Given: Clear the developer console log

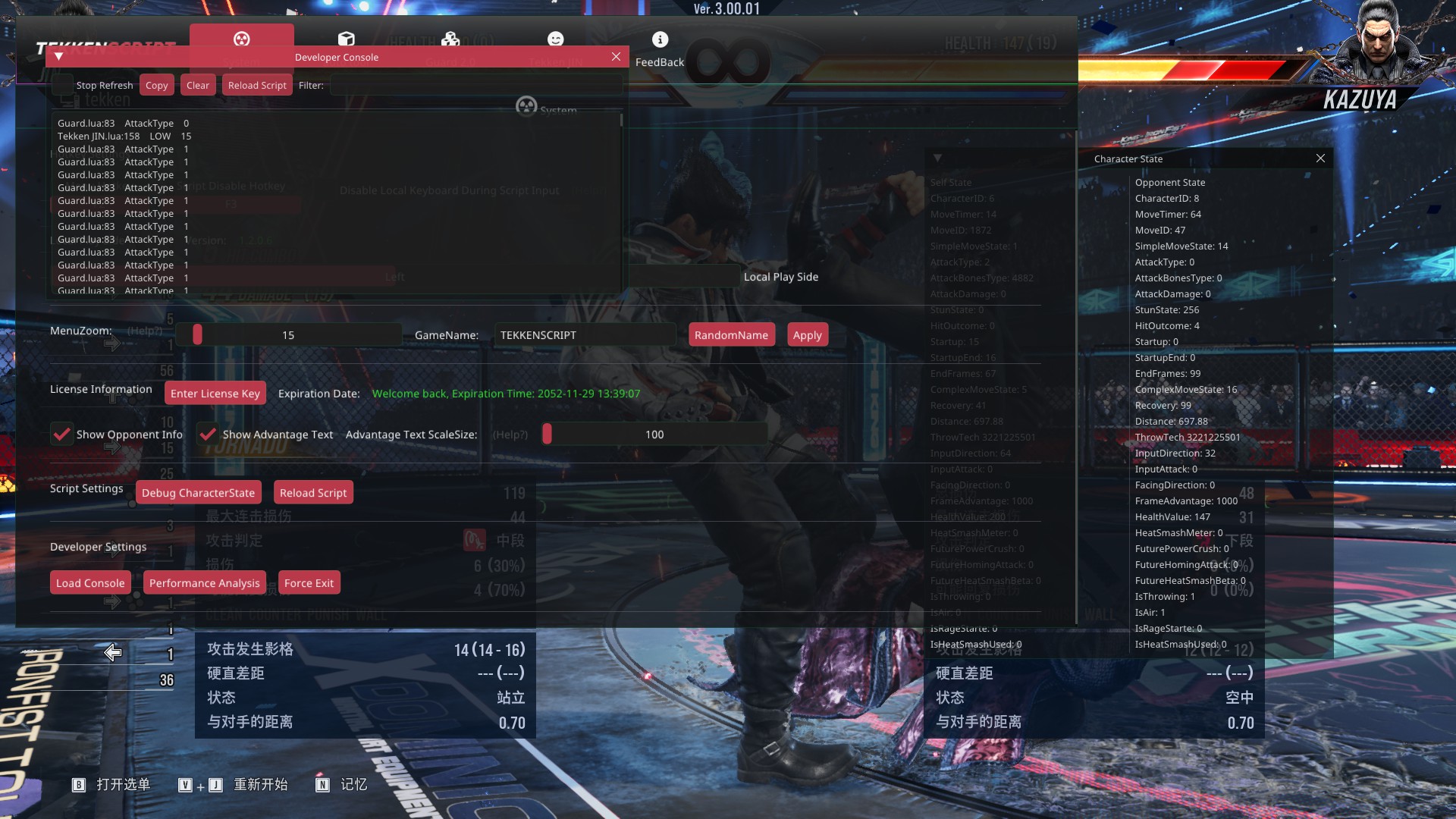Looking at the screenshot, I should click(x=197, y=85).
